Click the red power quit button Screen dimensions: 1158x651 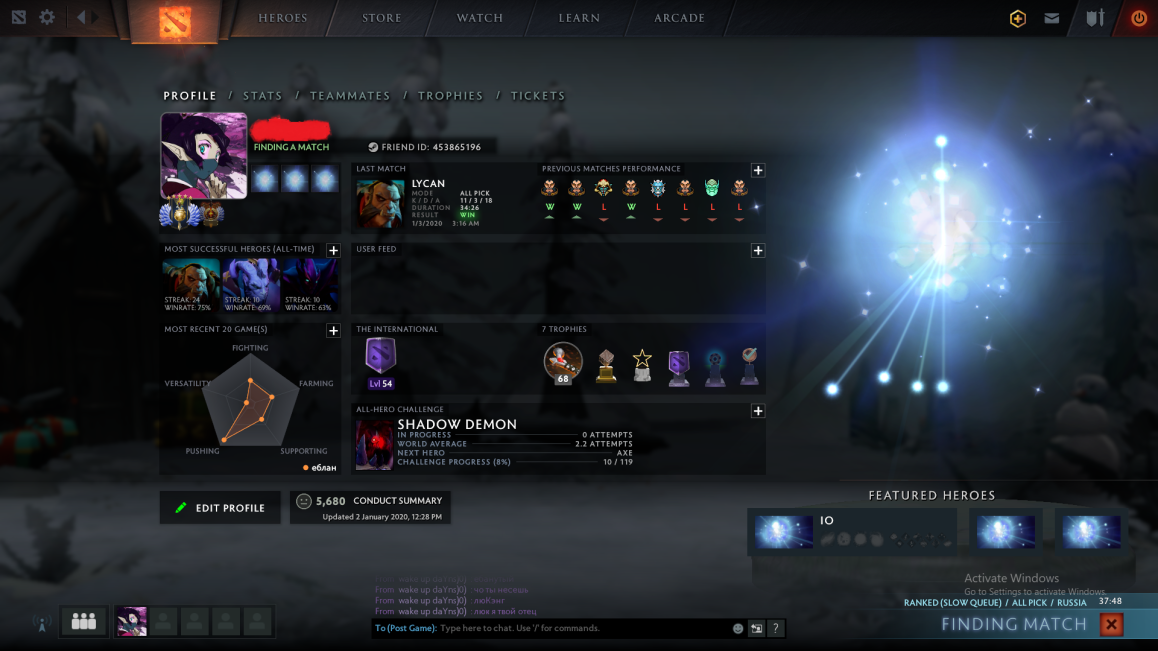coord(1138,18)
